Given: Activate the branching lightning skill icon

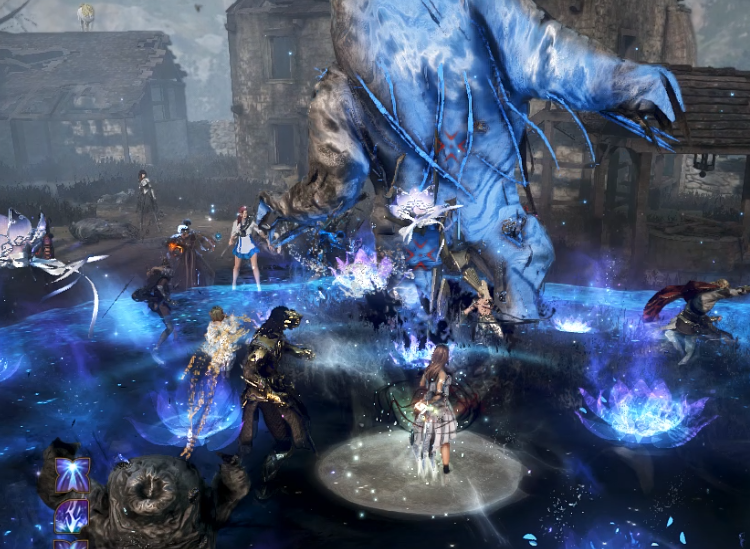Looking at the screenshot, I should click(72, 517).
